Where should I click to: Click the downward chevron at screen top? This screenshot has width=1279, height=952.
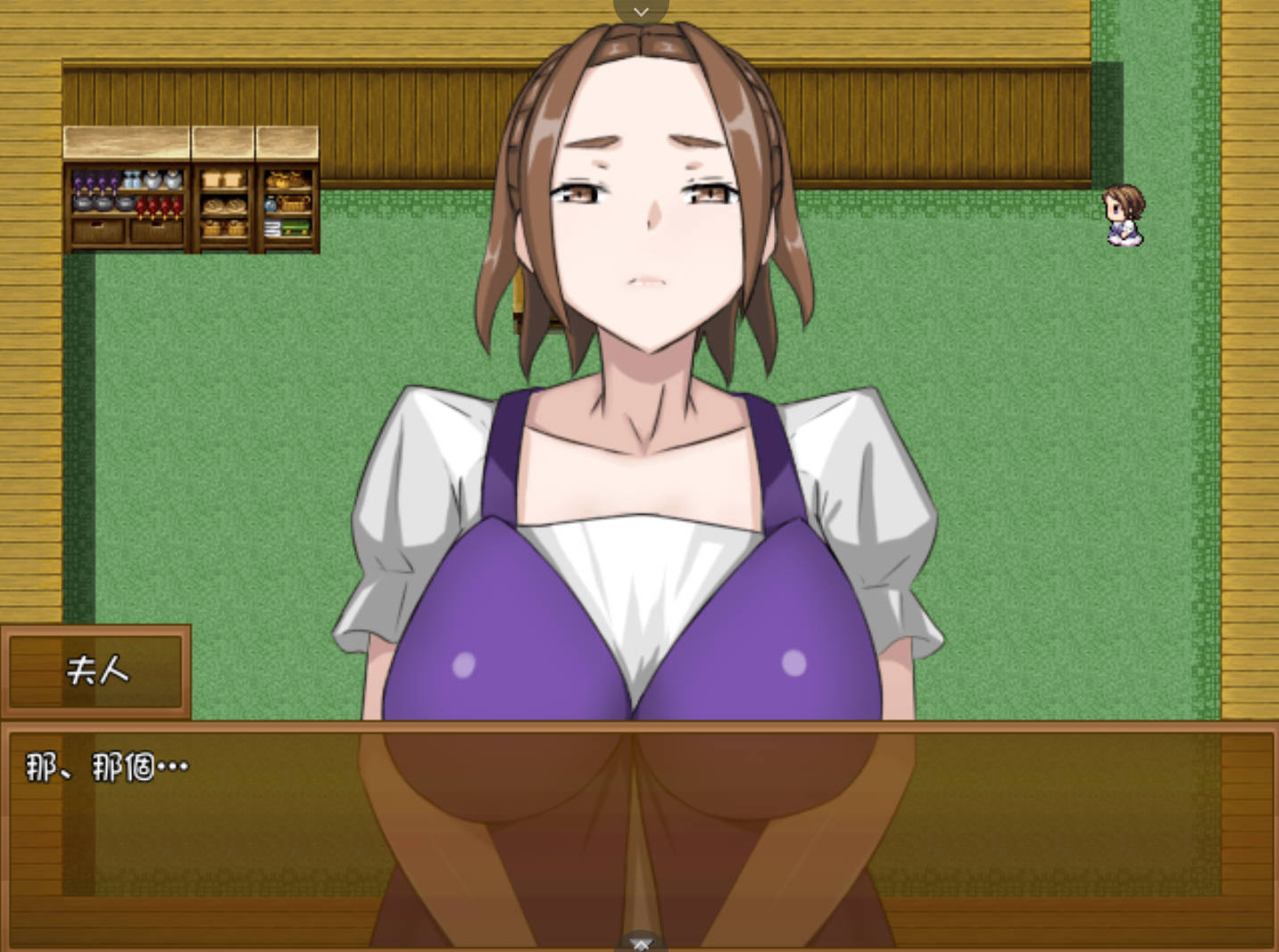641,12
